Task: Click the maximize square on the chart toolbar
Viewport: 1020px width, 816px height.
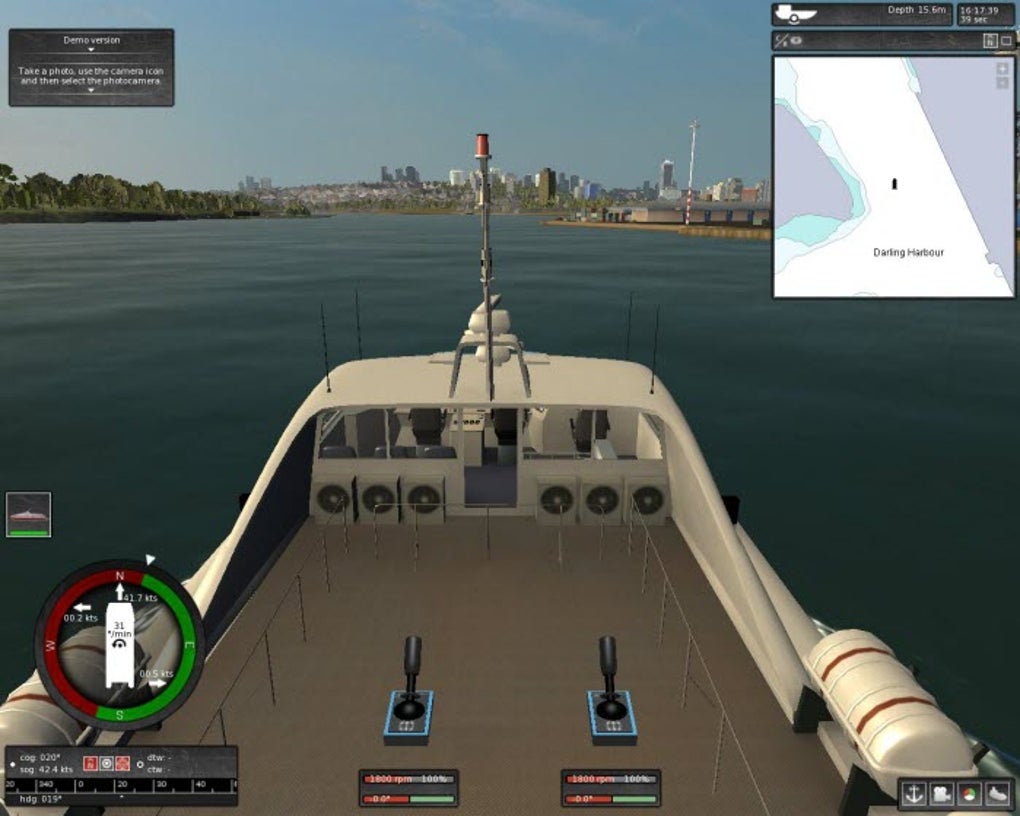Action: (1005, 41)
